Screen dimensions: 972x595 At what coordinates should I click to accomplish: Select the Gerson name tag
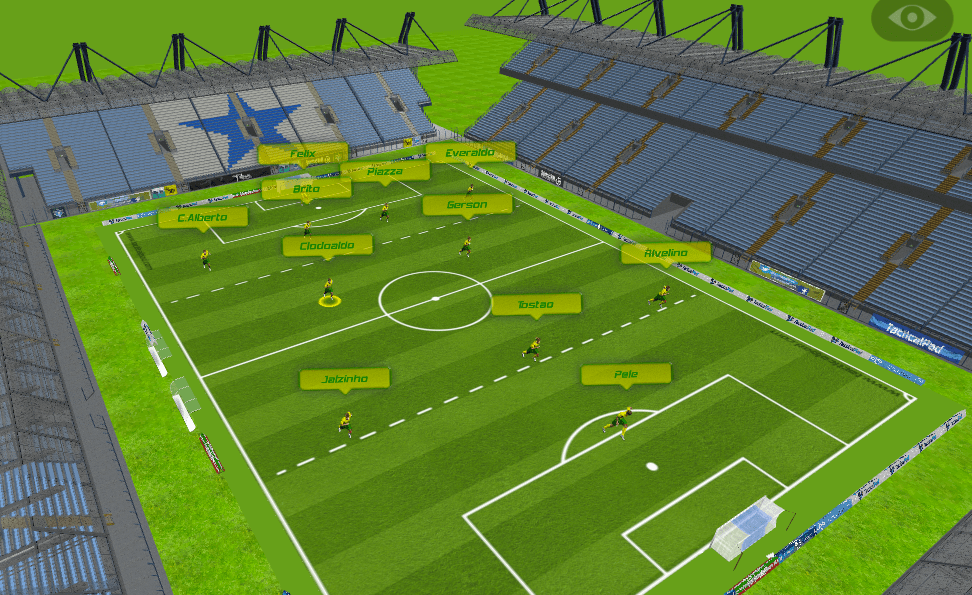pyautogui.click(x=467, y=205)
